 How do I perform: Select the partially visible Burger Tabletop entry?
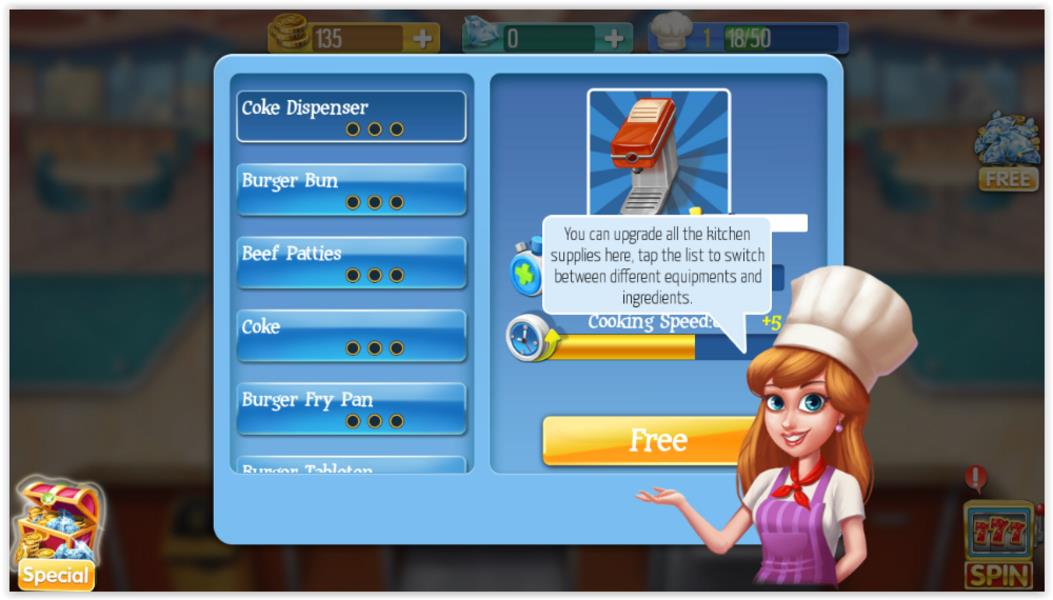tap(351, 466)
